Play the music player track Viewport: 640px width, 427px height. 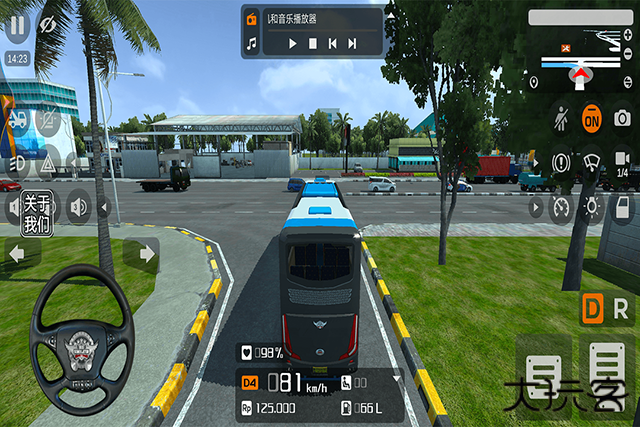pos(292,43)
